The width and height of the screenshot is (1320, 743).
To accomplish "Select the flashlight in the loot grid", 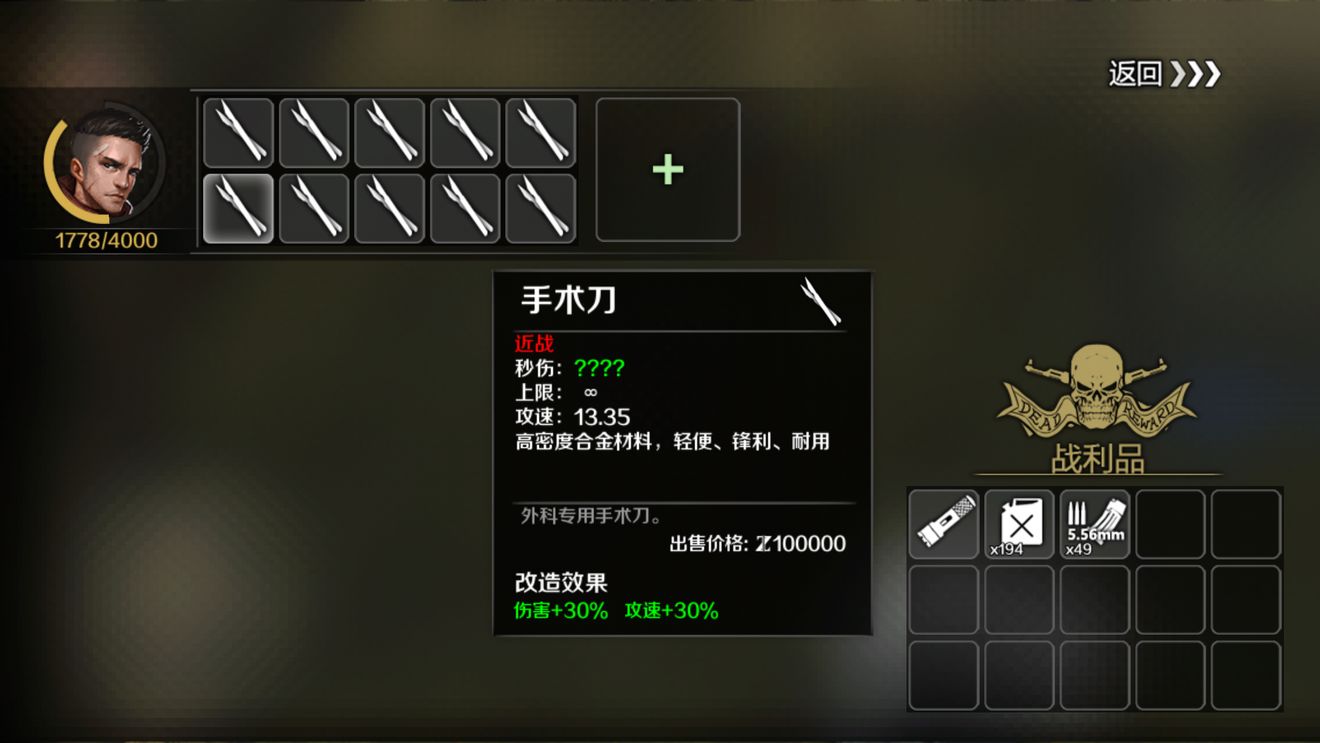I will pos(943,522).
